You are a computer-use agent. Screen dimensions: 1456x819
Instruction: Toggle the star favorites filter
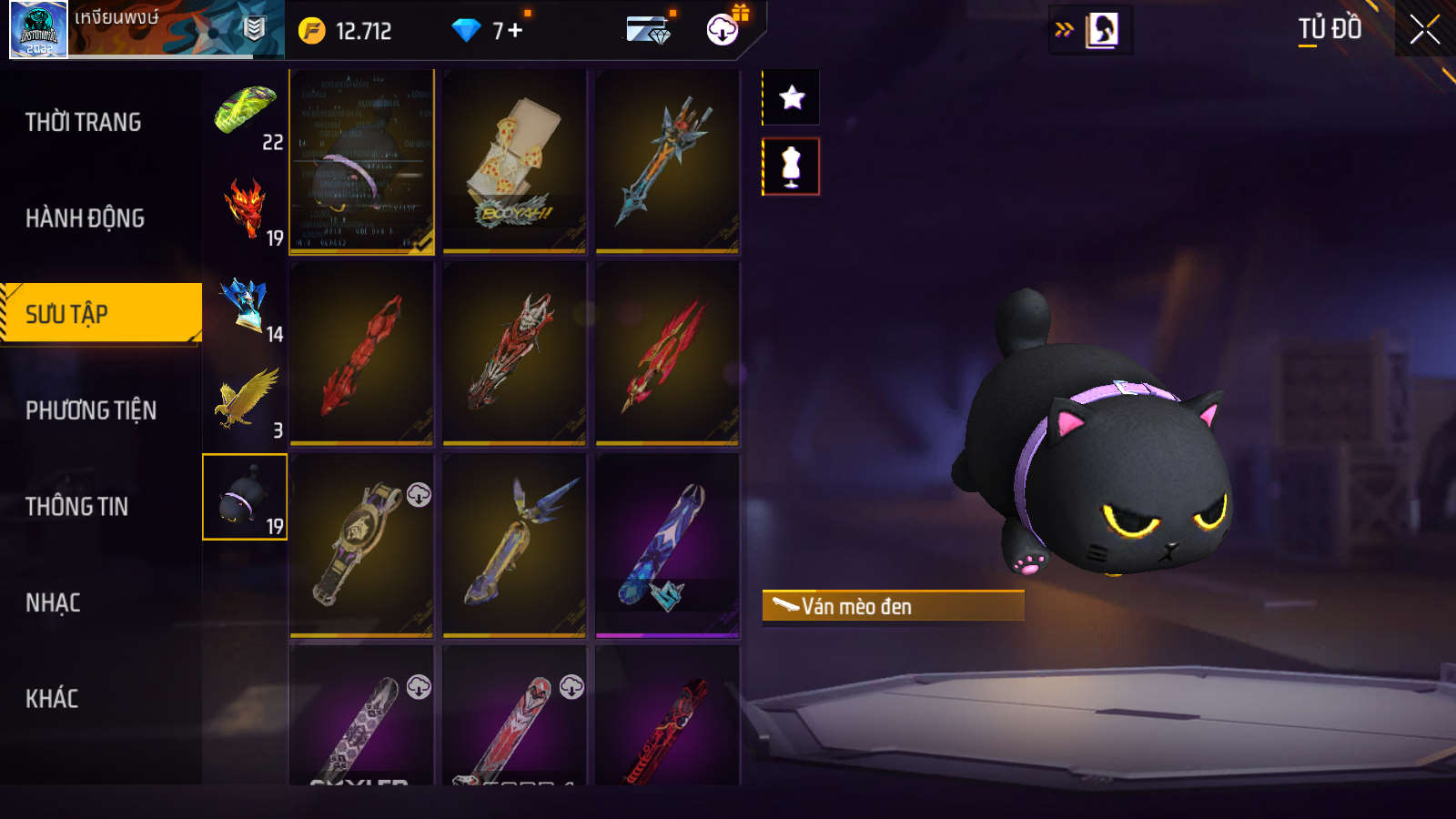pyautogui.click(x=792, y=97)
